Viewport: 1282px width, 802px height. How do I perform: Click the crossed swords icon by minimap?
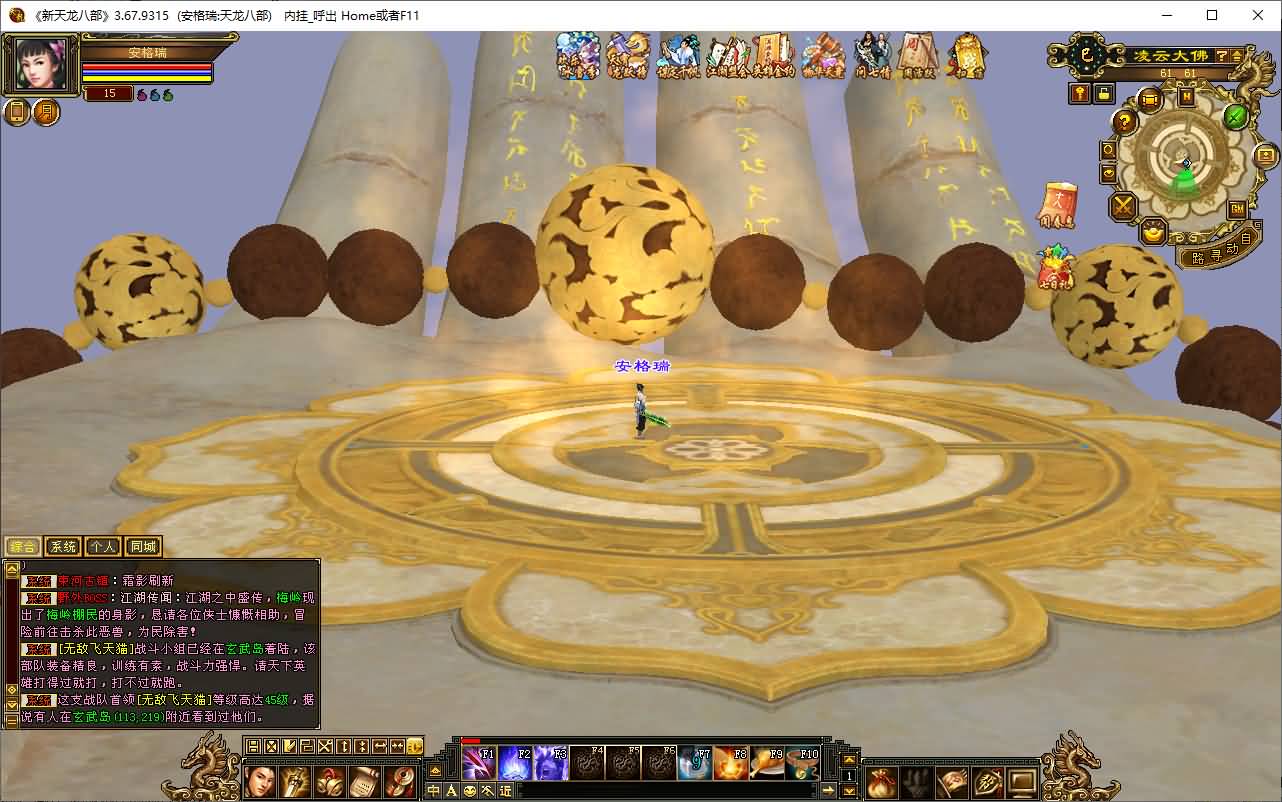tap(1124, 207)
